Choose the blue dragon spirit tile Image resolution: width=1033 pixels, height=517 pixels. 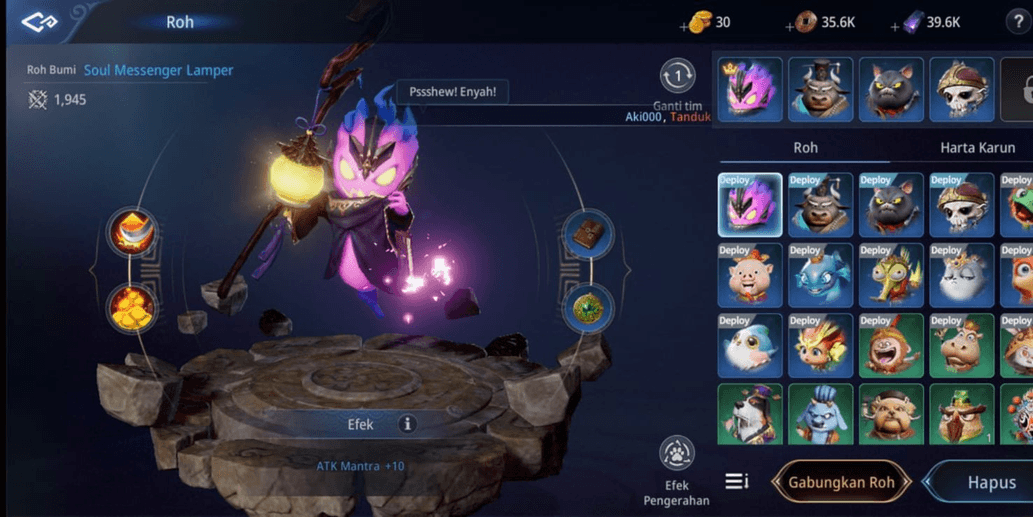[820, 275]
